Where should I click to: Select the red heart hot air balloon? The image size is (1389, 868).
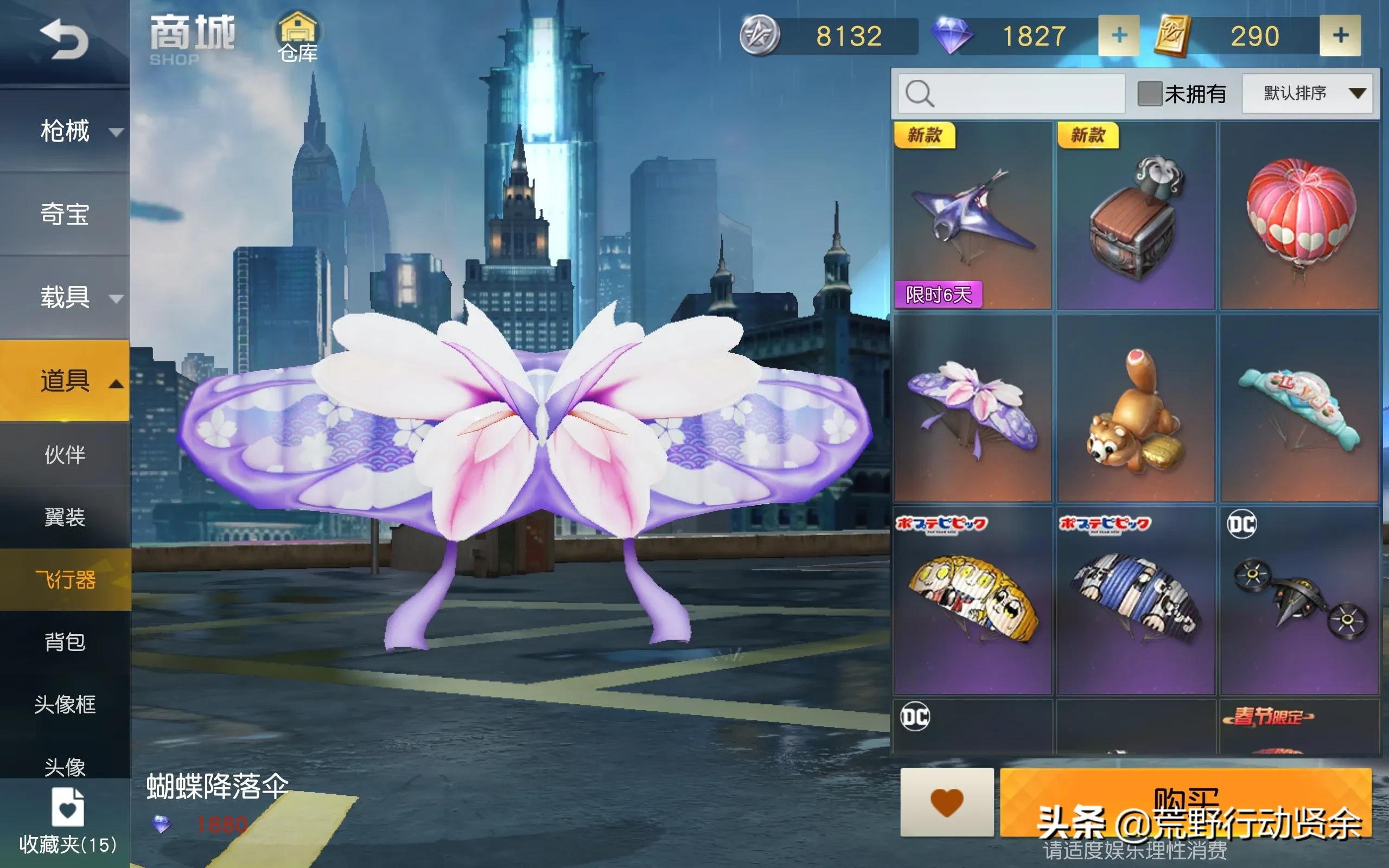point(1299,215)
